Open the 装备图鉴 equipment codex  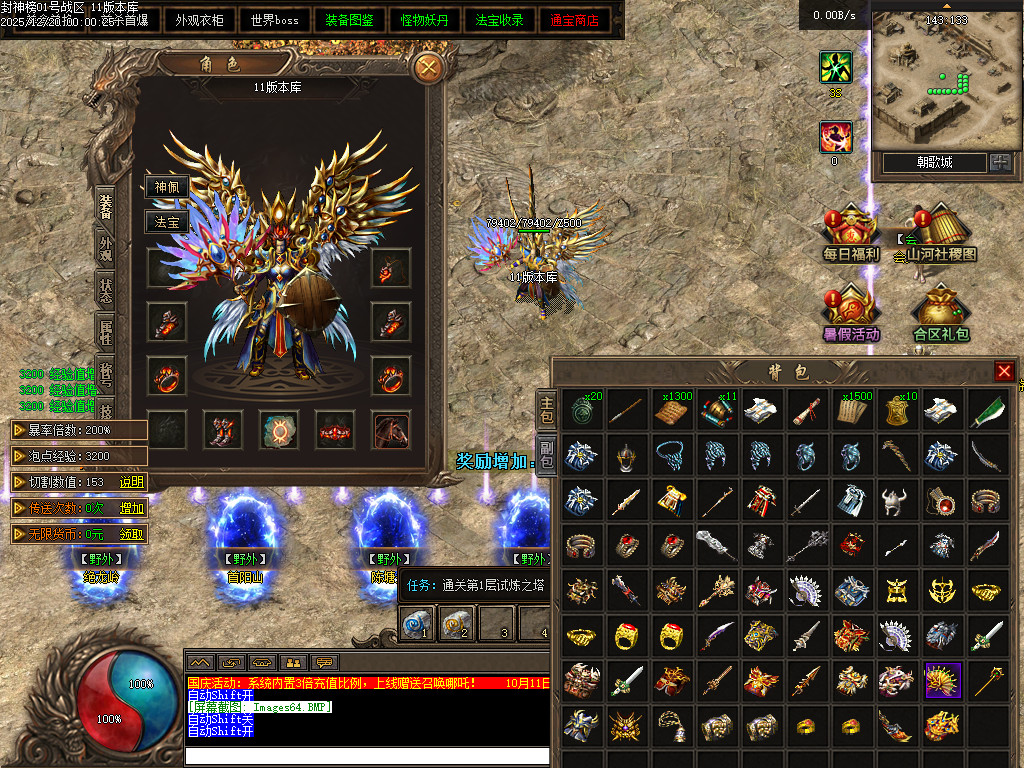pos(350,20)
